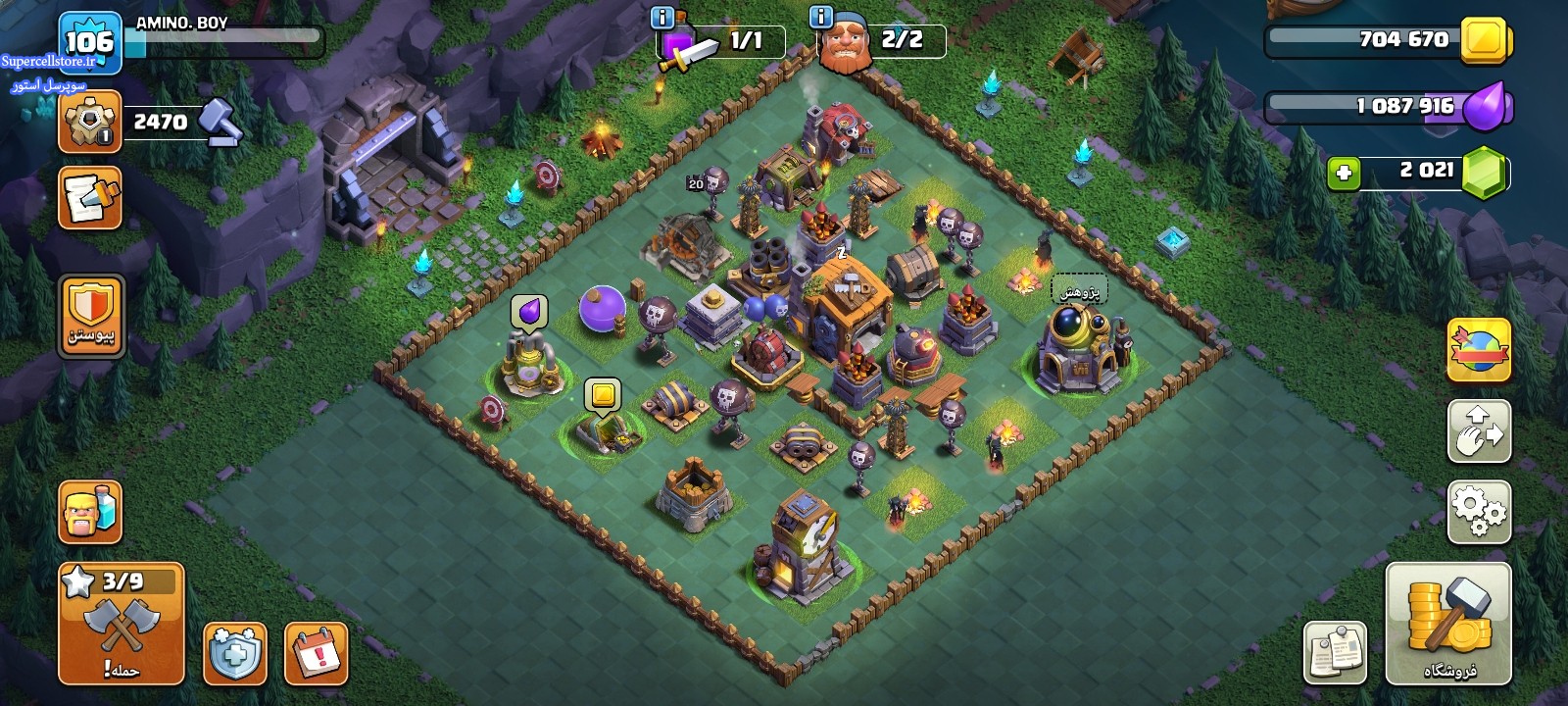Activate the layout editor hand button
Image resolution: width=1568 pixels, height=706 pixels.
click(1479, 430)
